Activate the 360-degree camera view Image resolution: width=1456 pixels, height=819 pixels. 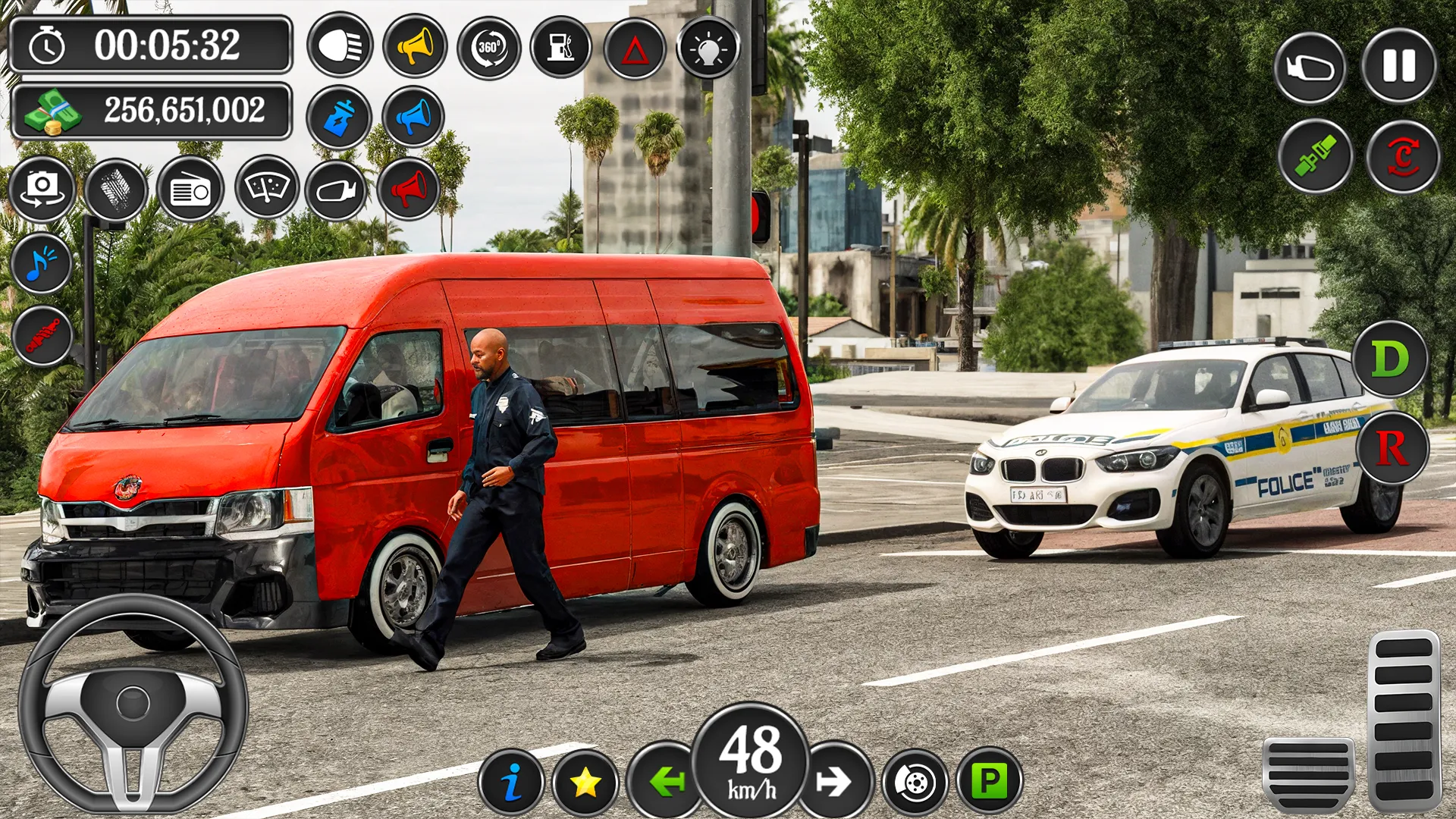pos(489,46)
